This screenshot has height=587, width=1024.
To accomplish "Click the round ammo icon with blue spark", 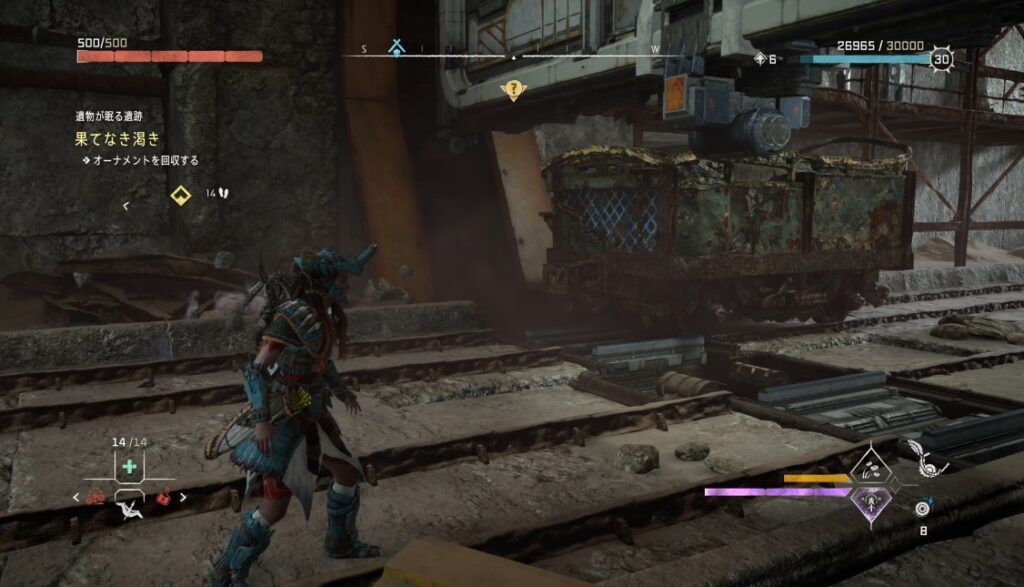I will pyautogui.click(x=924, y=509).
